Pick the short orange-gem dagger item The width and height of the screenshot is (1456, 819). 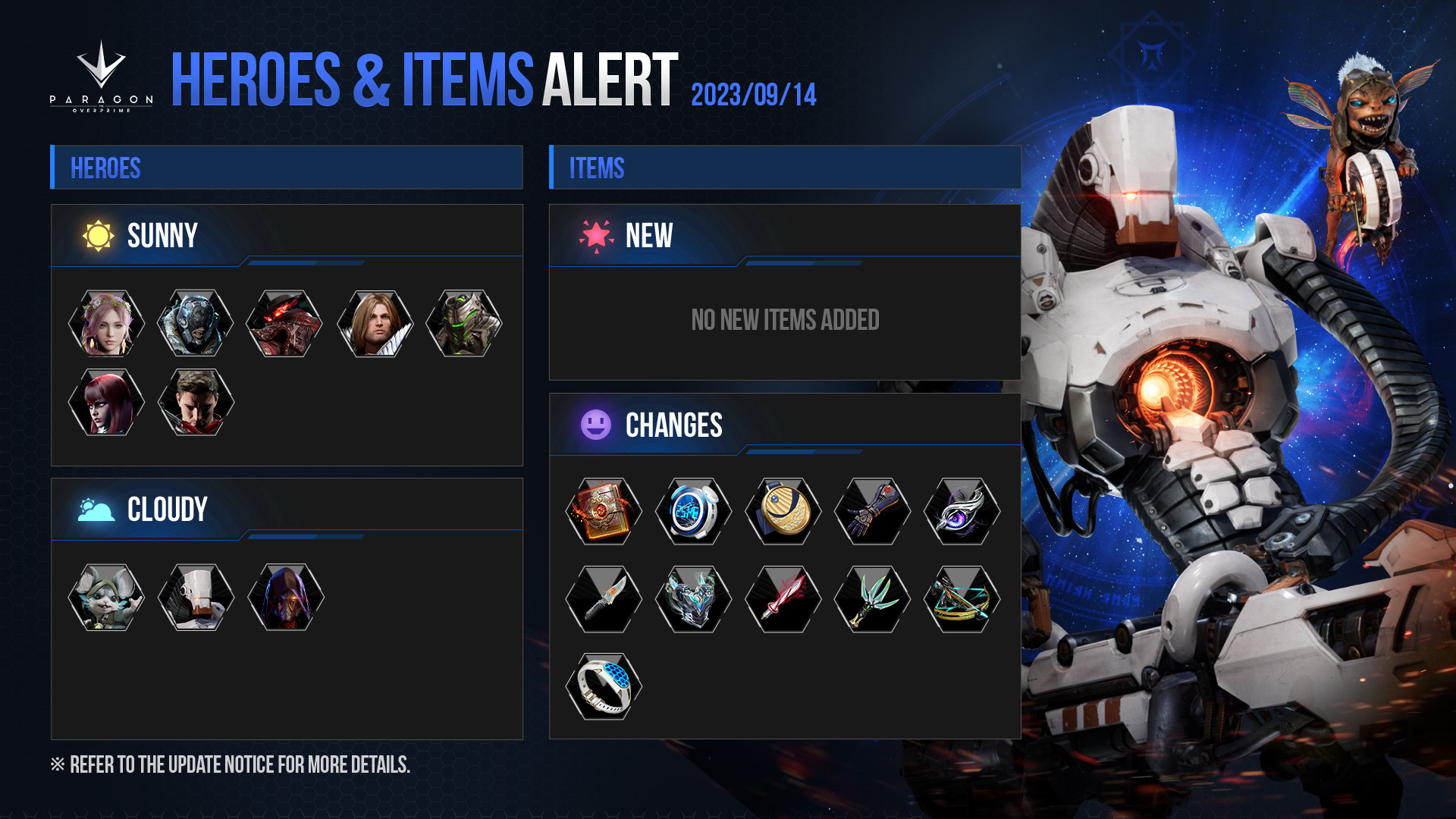click(x=604, y=599)
